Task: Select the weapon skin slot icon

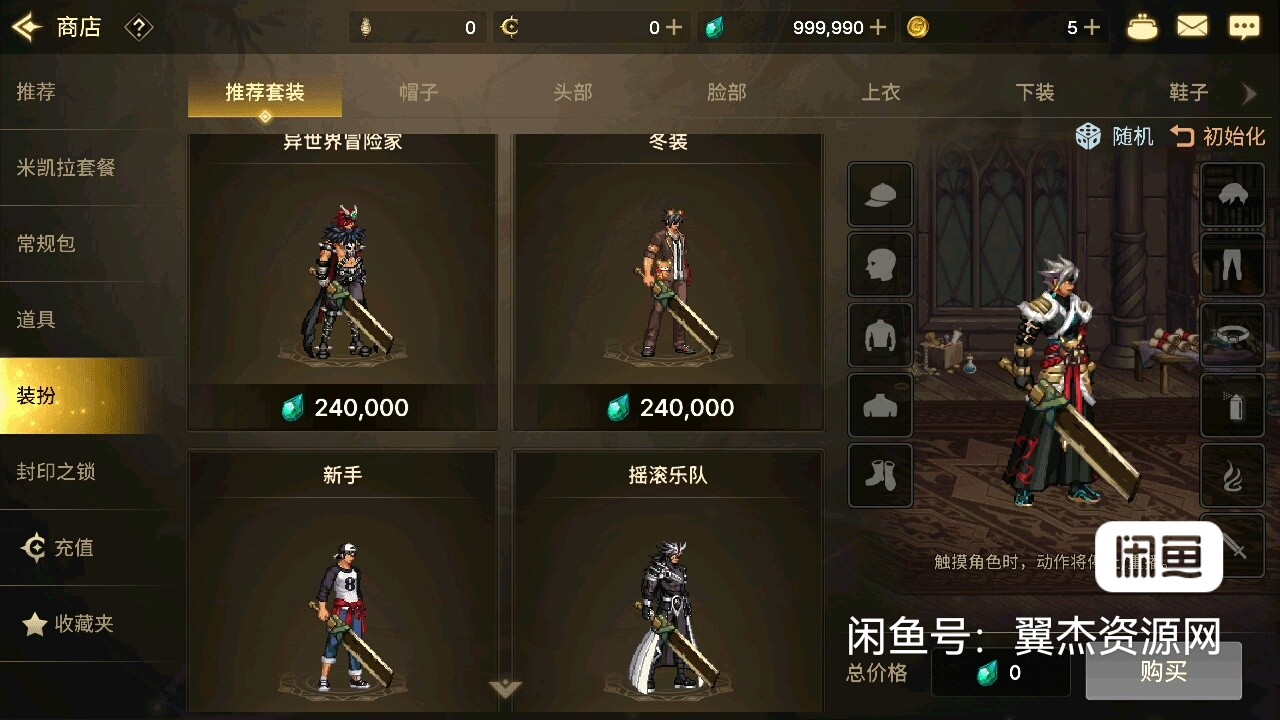Action: click(x=1232, y=405)
